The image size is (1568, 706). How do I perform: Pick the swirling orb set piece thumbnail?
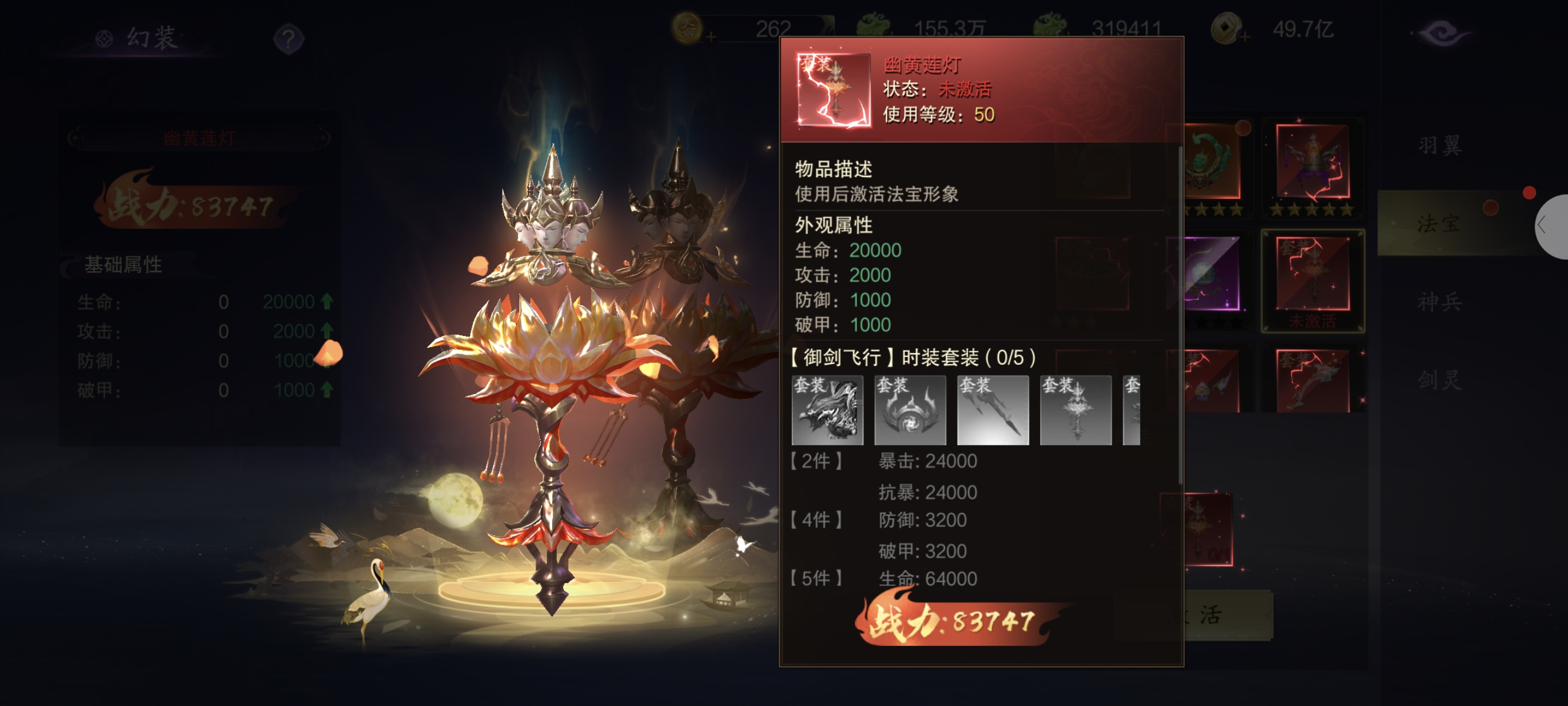tap(910, 410)
